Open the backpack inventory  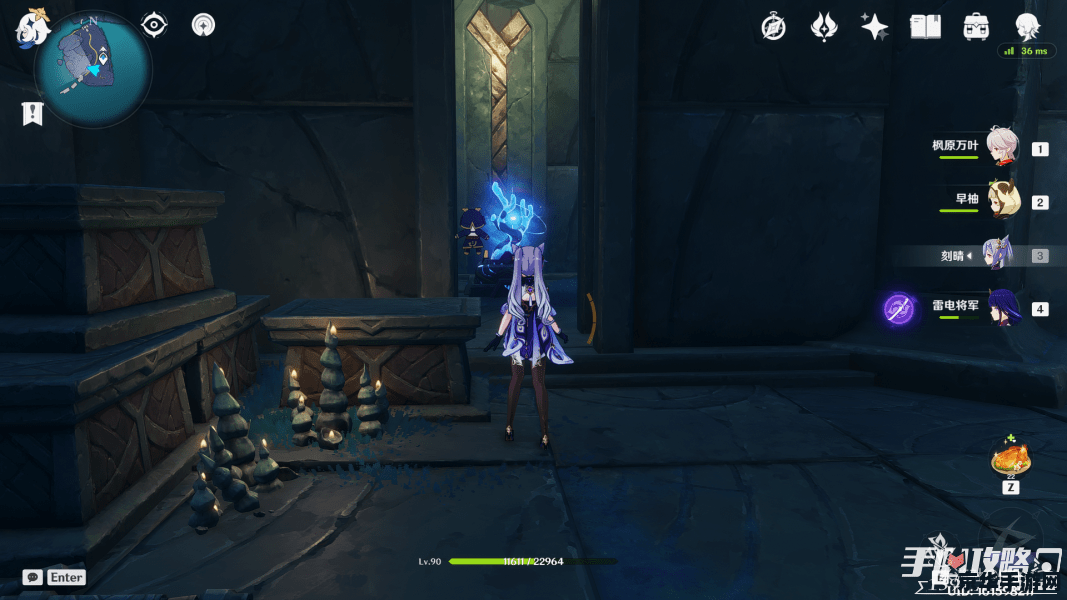(976, 27)
